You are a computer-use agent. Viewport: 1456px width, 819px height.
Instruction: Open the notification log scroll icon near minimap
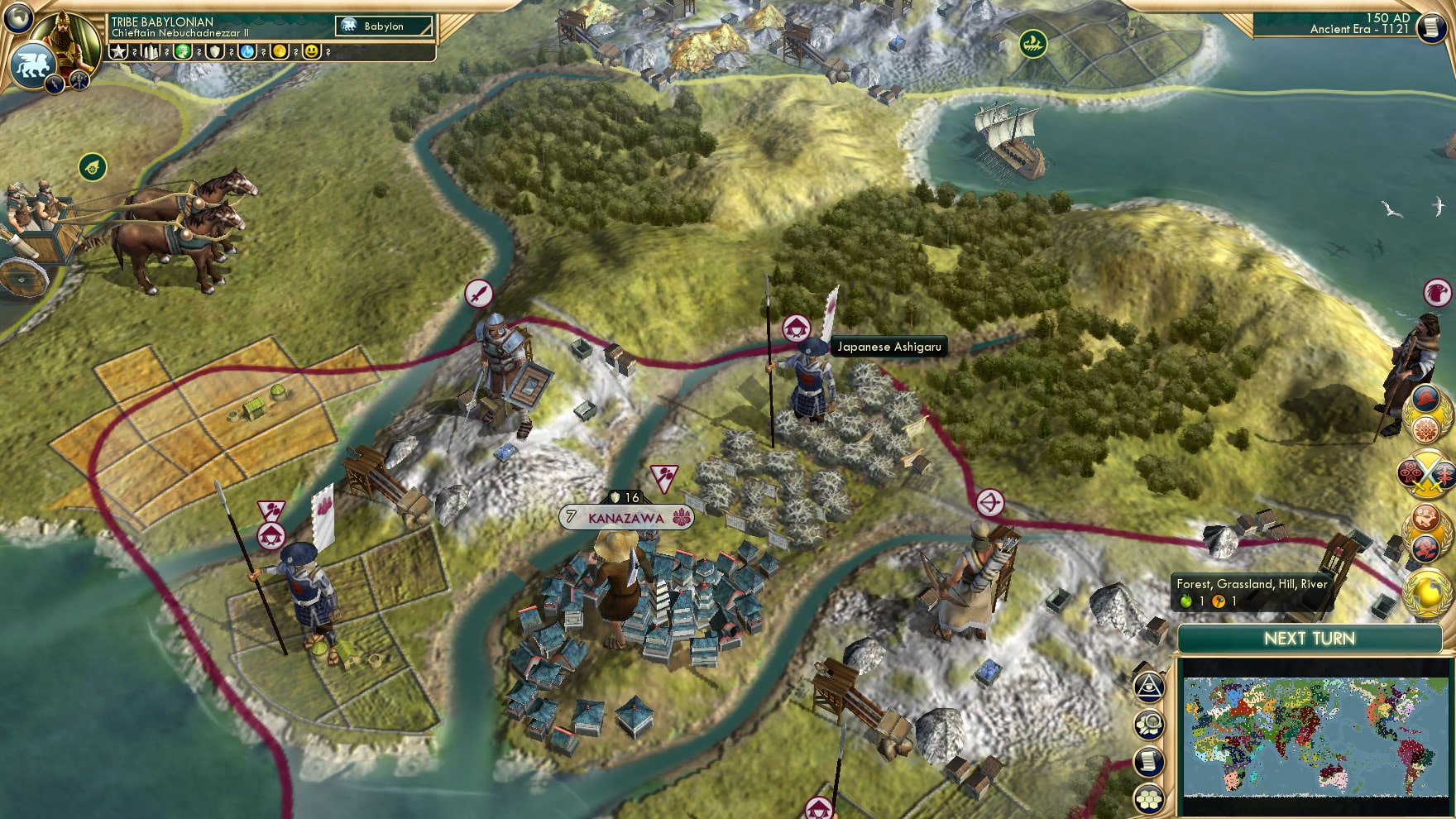pyautogui.click(x=1147, y=760)
